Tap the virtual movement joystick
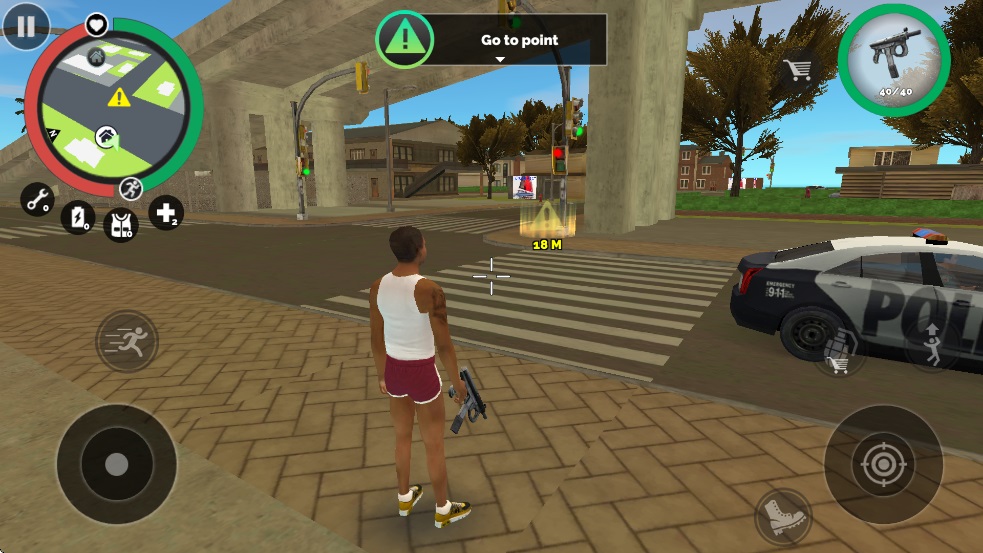This screenshot has width=983, height=553. [116, 463]
